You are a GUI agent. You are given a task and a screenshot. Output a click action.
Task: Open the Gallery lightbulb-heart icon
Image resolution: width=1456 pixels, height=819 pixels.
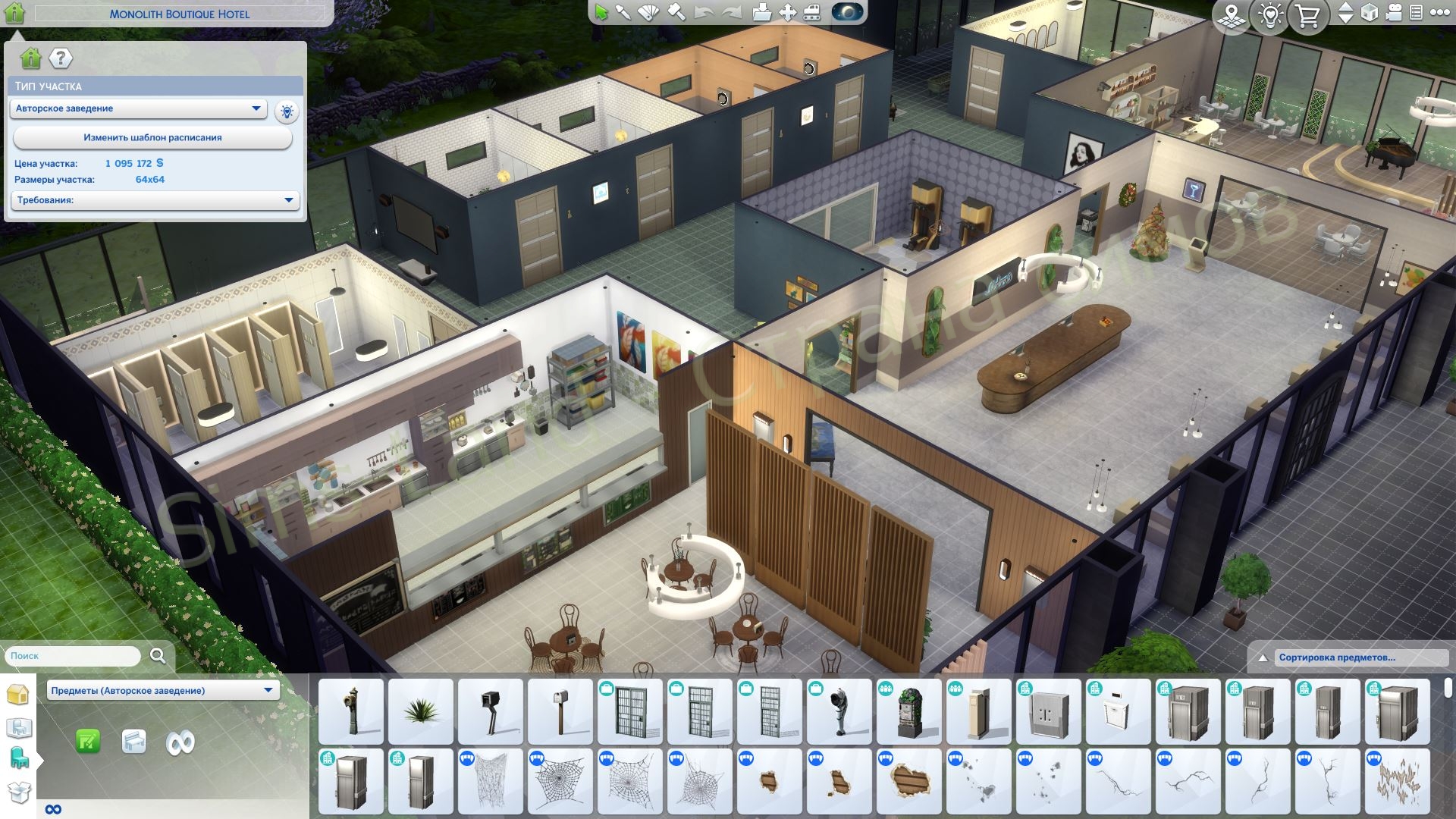tap(1270, 15)
